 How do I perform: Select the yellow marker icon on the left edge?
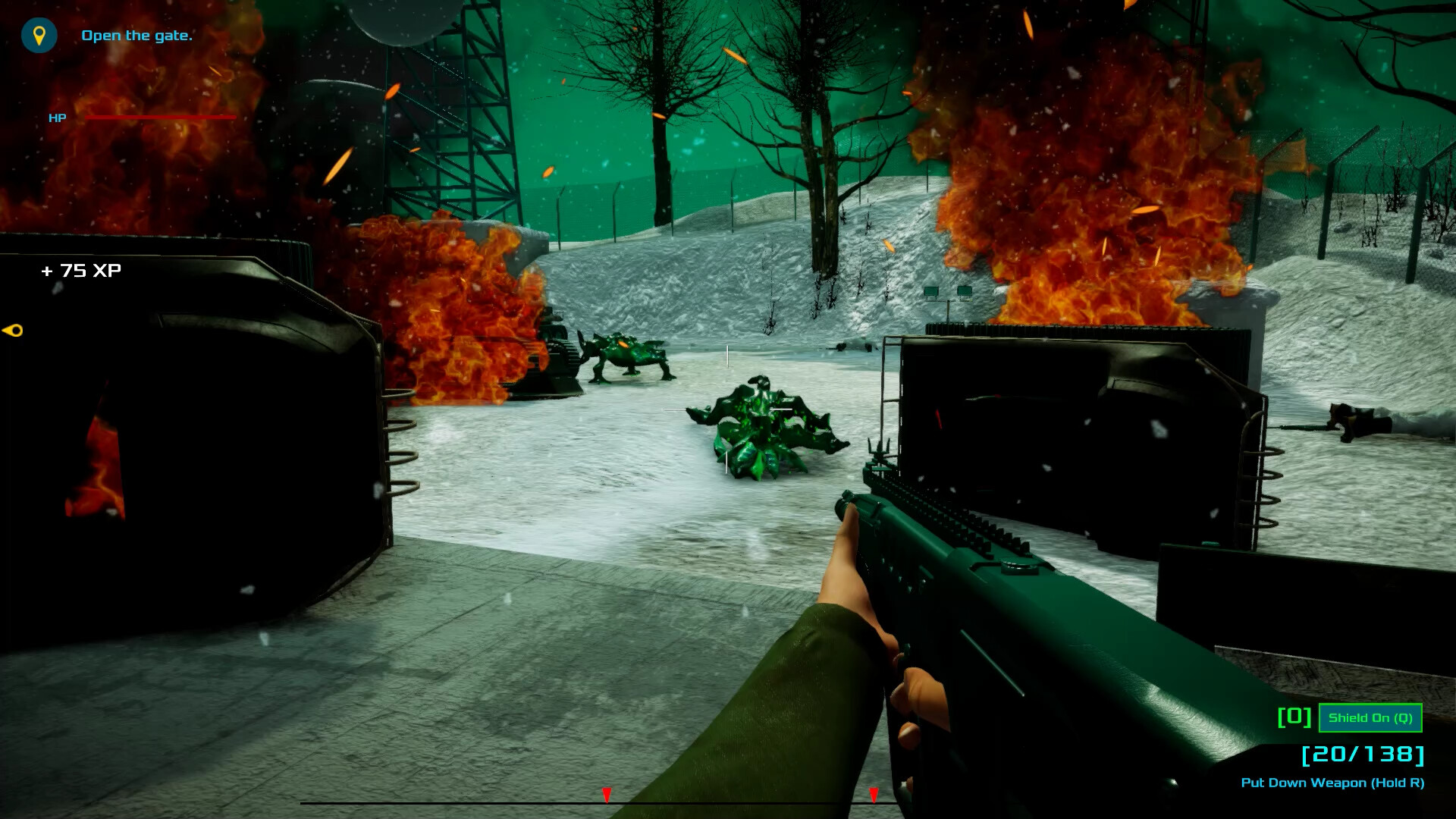click(x=14, y=330)
